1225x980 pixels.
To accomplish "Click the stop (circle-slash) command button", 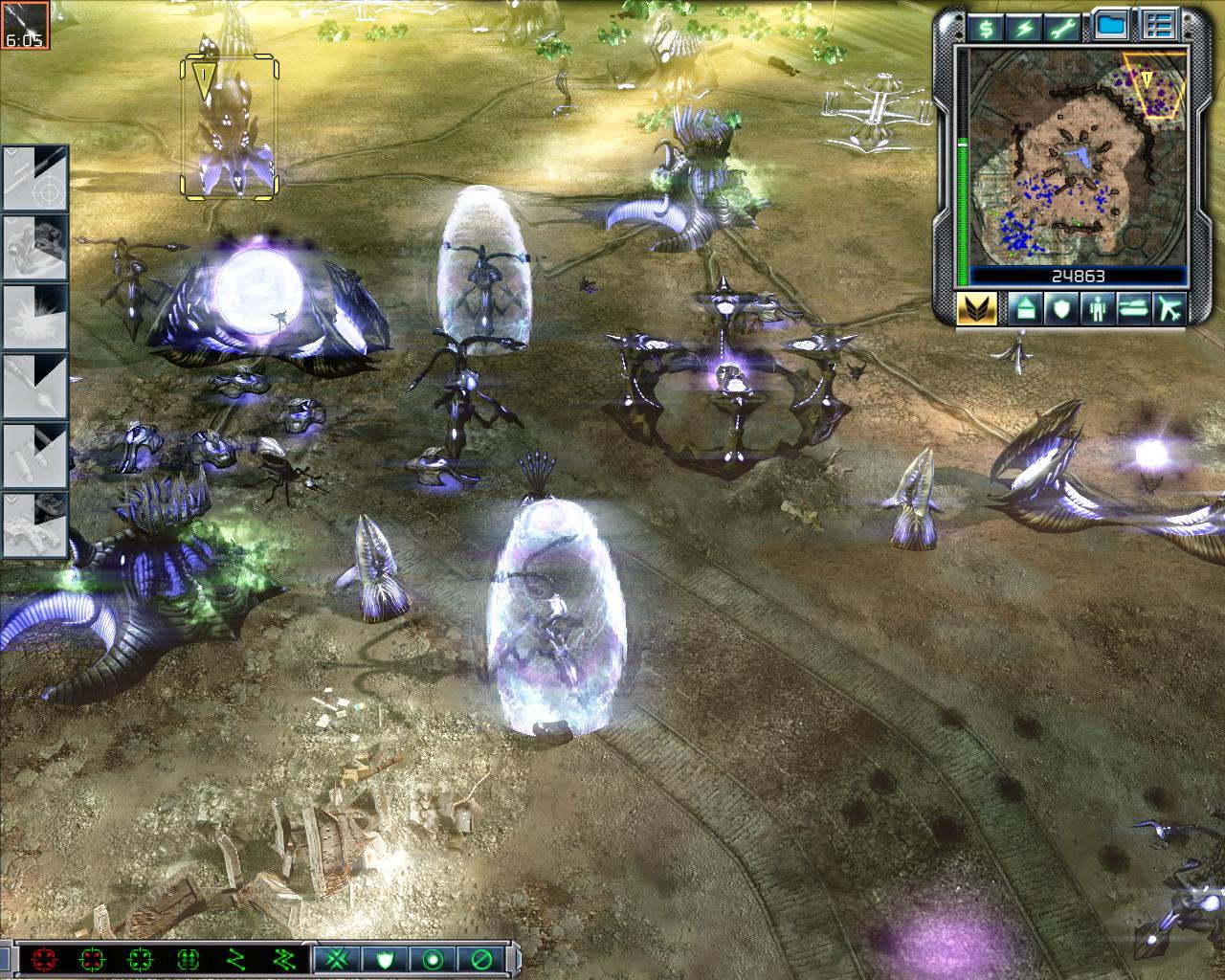I will (x=480, y=958).
